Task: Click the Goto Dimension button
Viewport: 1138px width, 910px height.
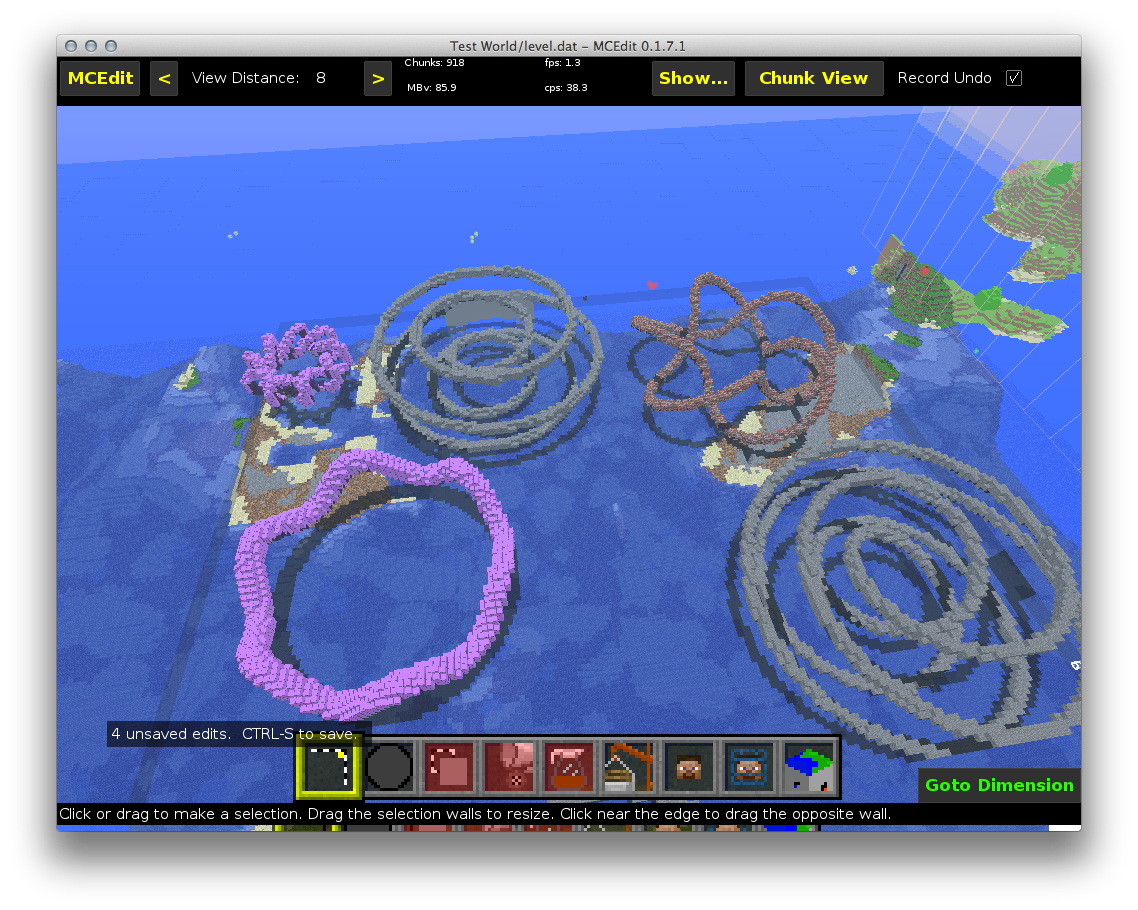Action: point(999,785)
